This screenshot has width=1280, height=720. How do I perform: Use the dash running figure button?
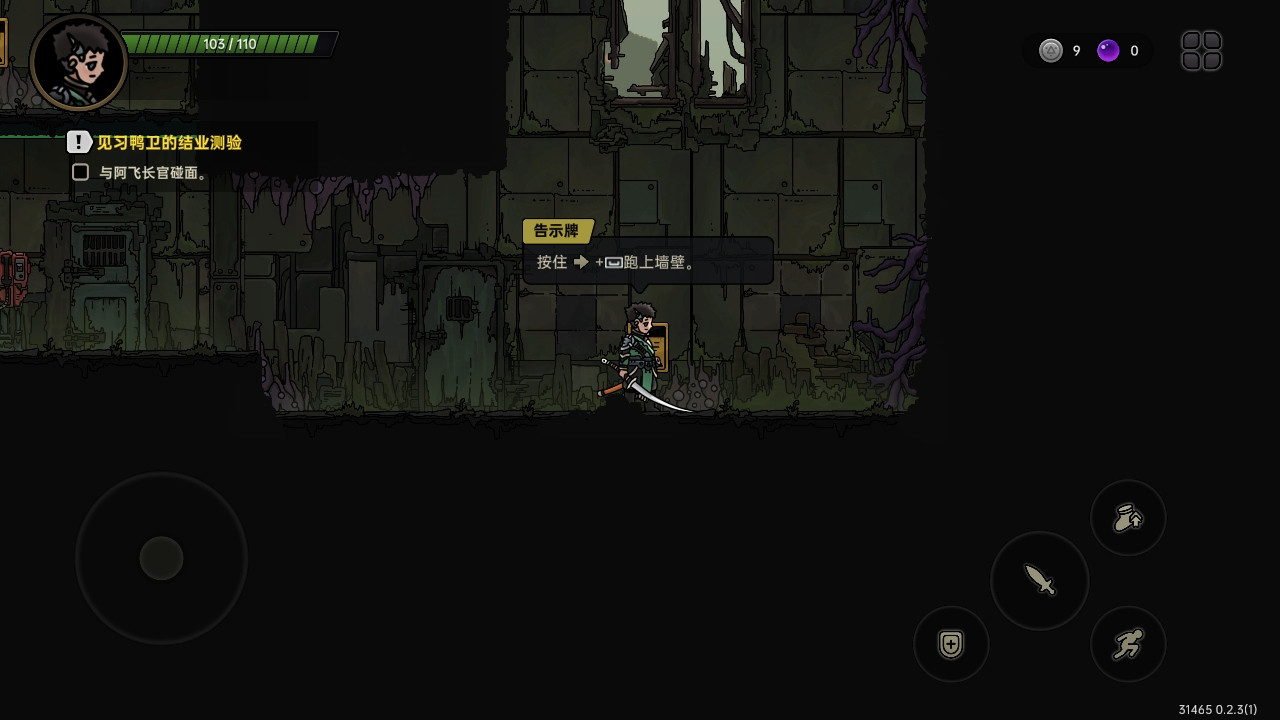pyautogui.click(x=1128, y=644)
